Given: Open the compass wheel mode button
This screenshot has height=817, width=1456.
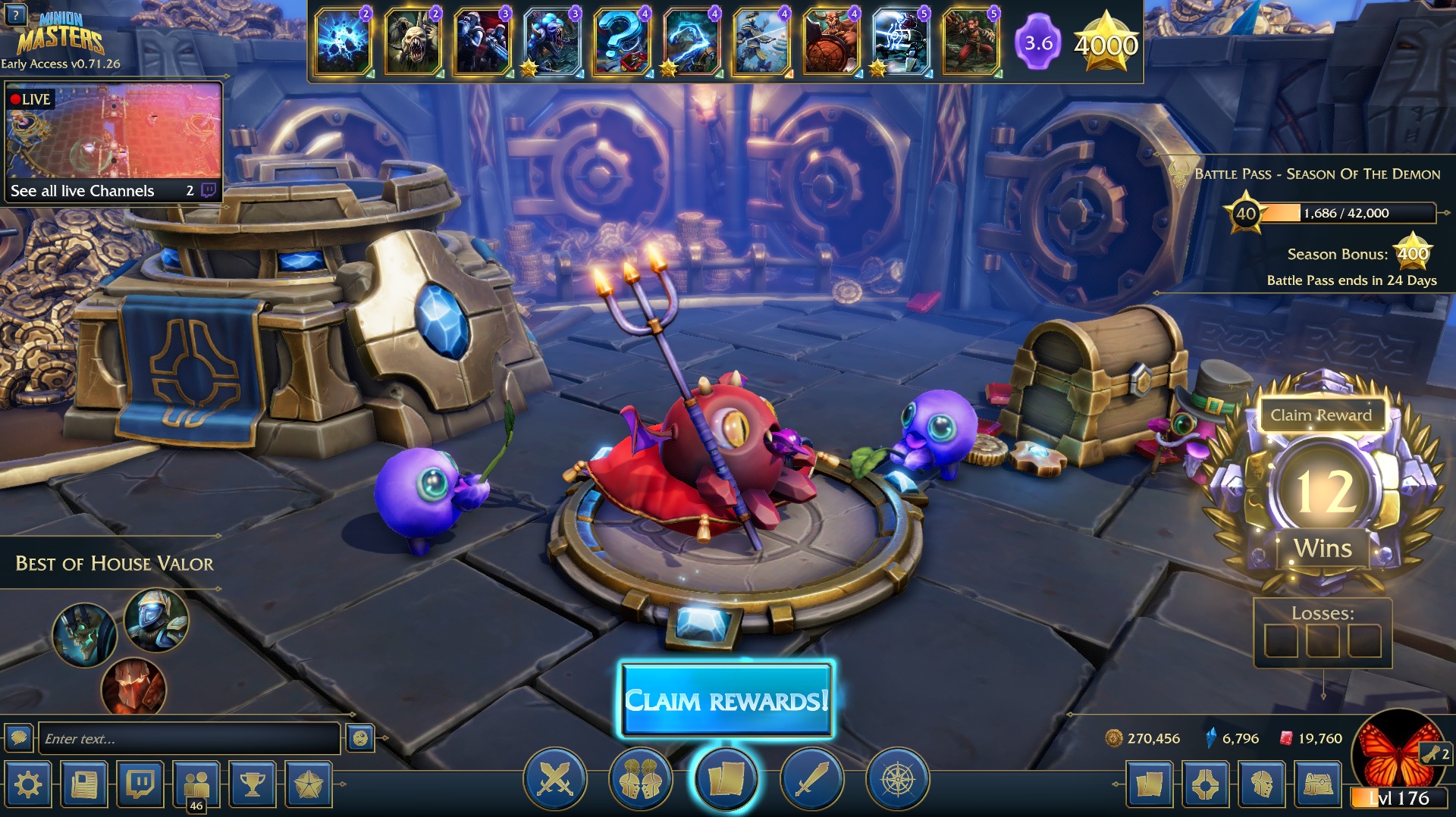Looking at the screenshot, I should tap(897, 779).
